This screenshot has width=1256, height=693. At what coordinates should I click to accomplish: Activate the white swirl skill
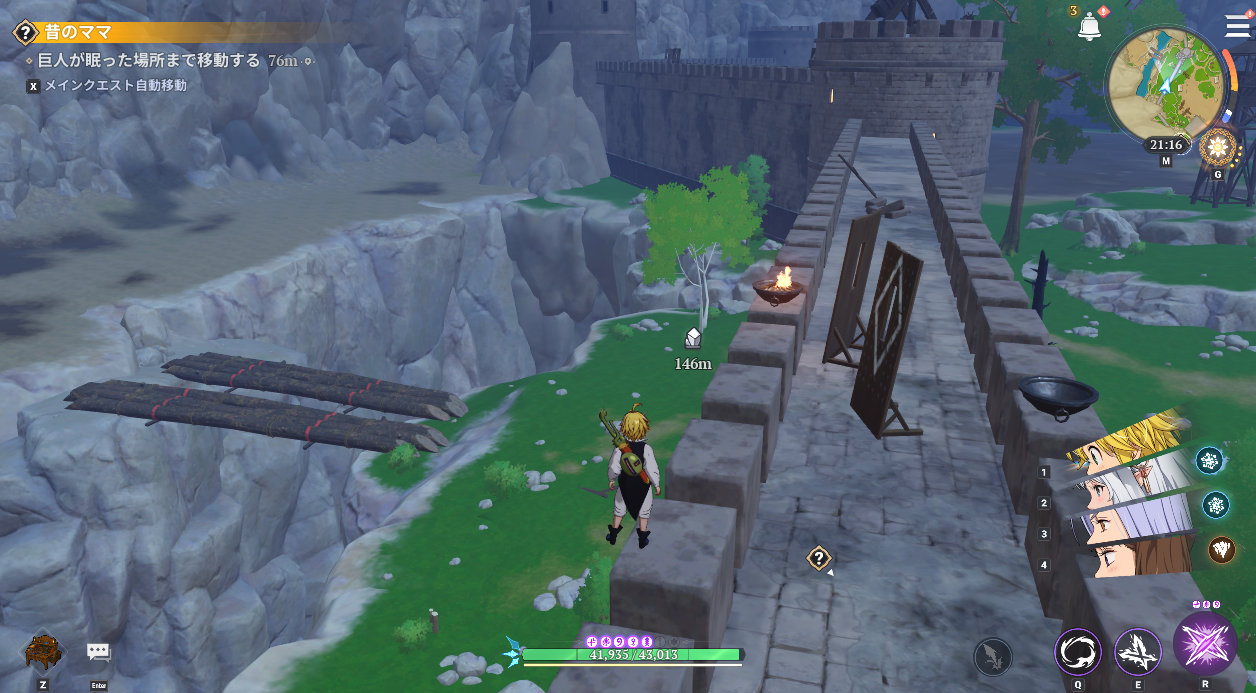click(1078, 653)
